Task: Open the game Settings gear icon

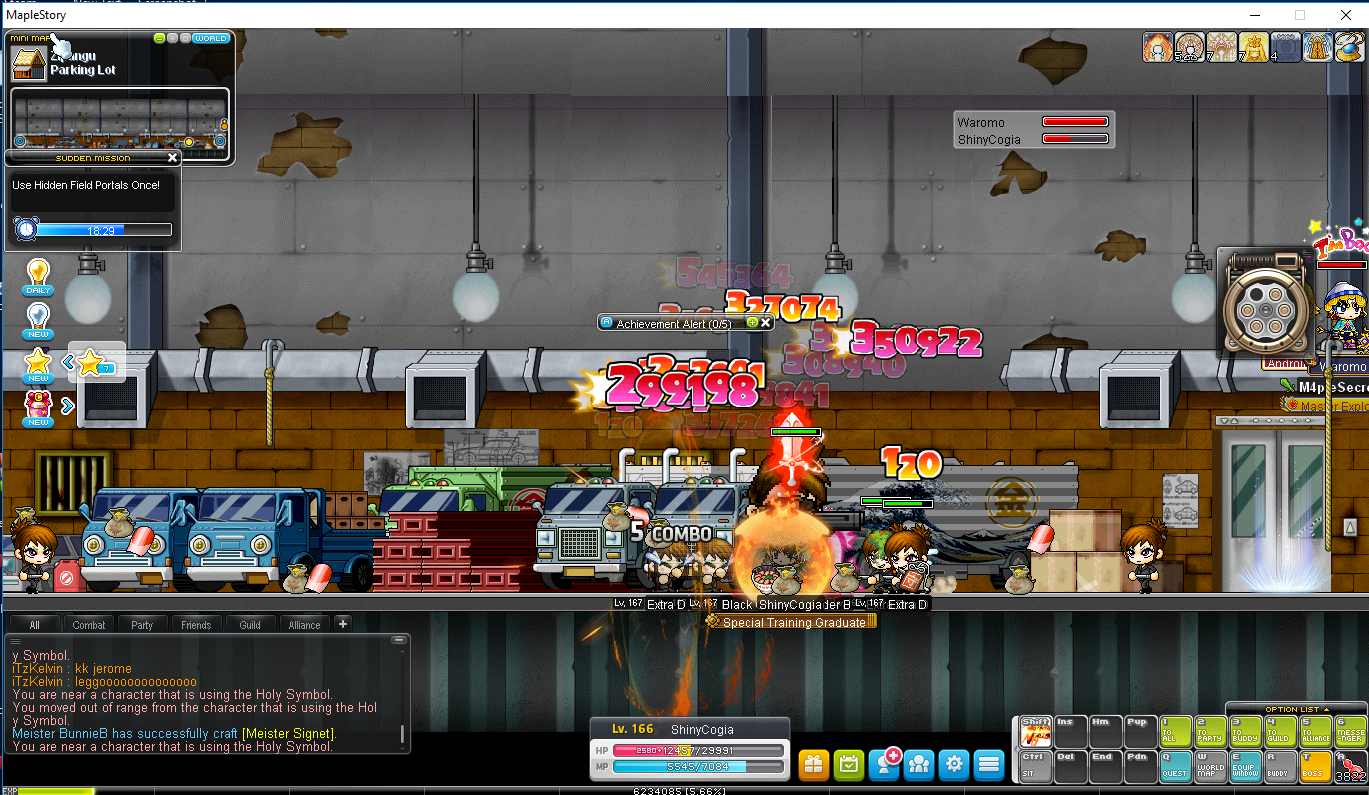Action: pyautogui.click(x=953, y=764)
